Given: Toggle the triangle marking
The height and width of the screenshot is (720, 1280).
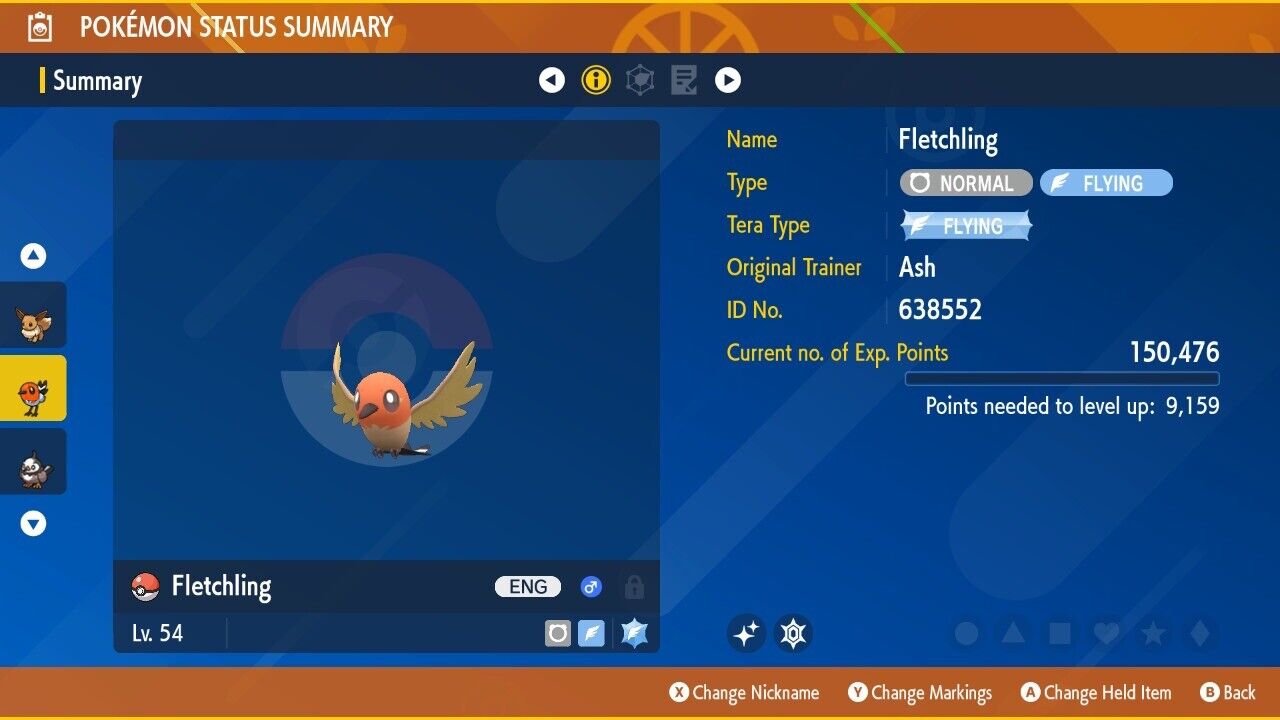Looking at the screenshot, I should coord(1013,633).
